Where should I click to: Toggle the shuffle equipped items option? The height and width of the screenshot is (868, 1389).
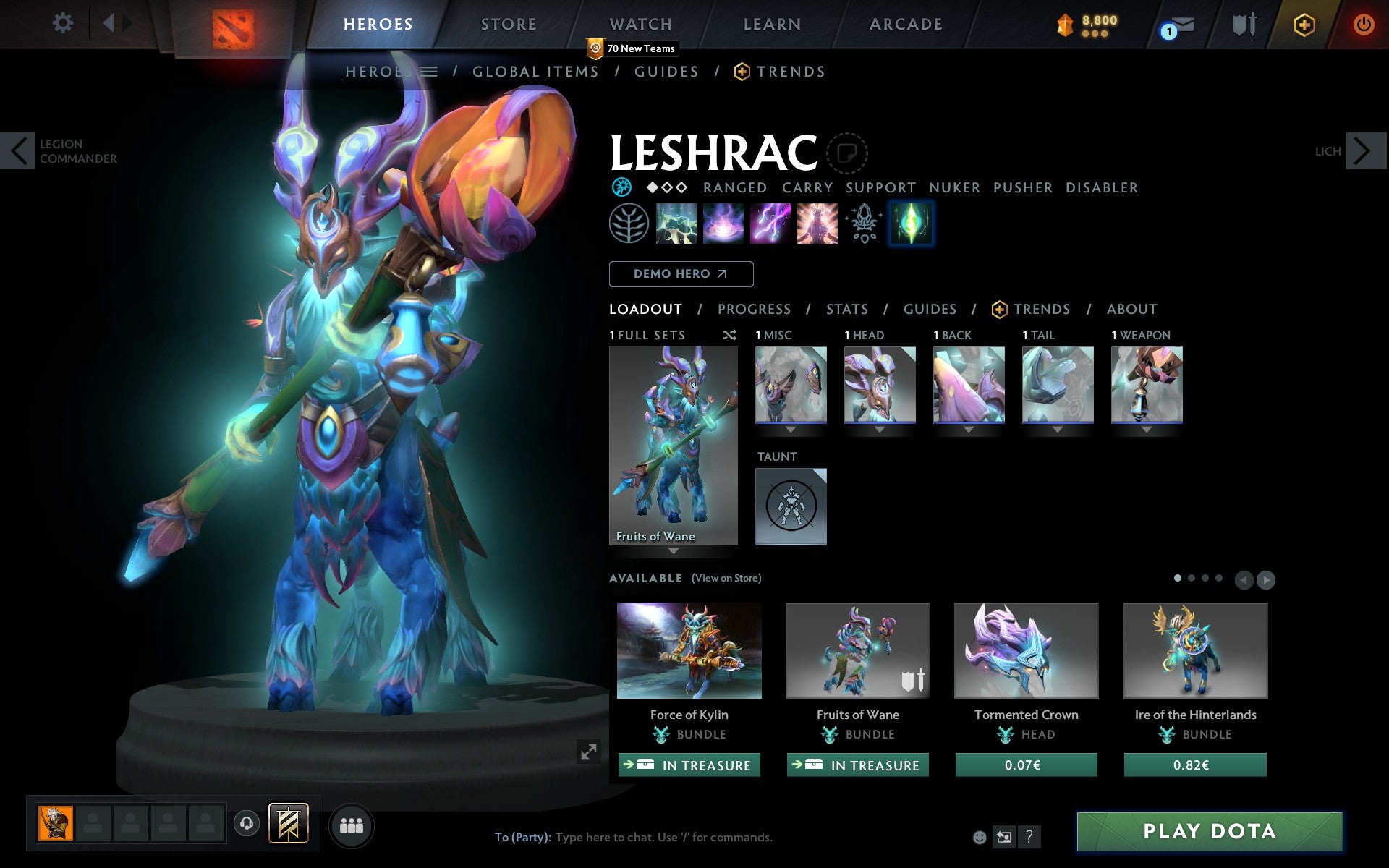tap(729, 335)
